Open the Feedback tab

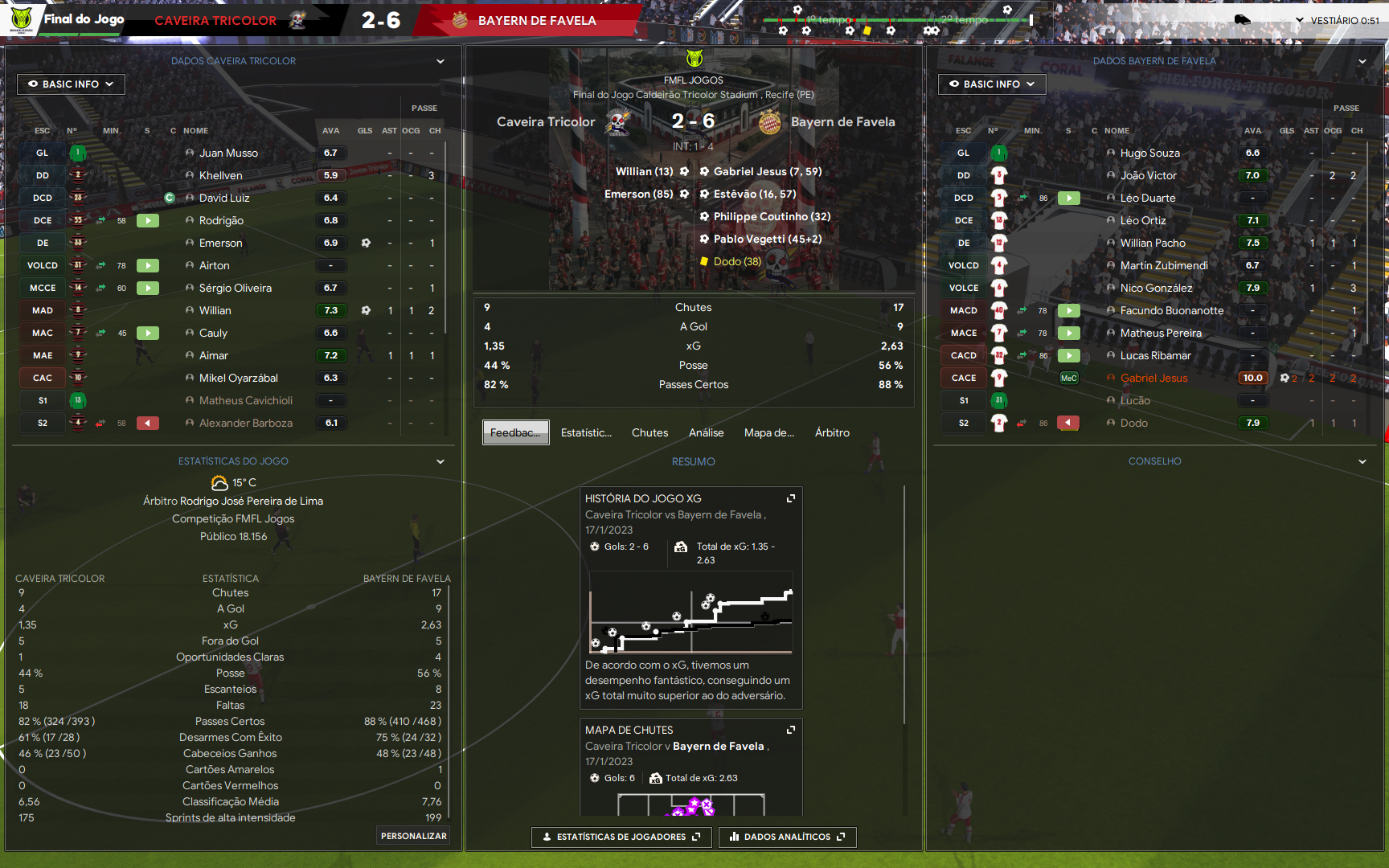(515, 432)
